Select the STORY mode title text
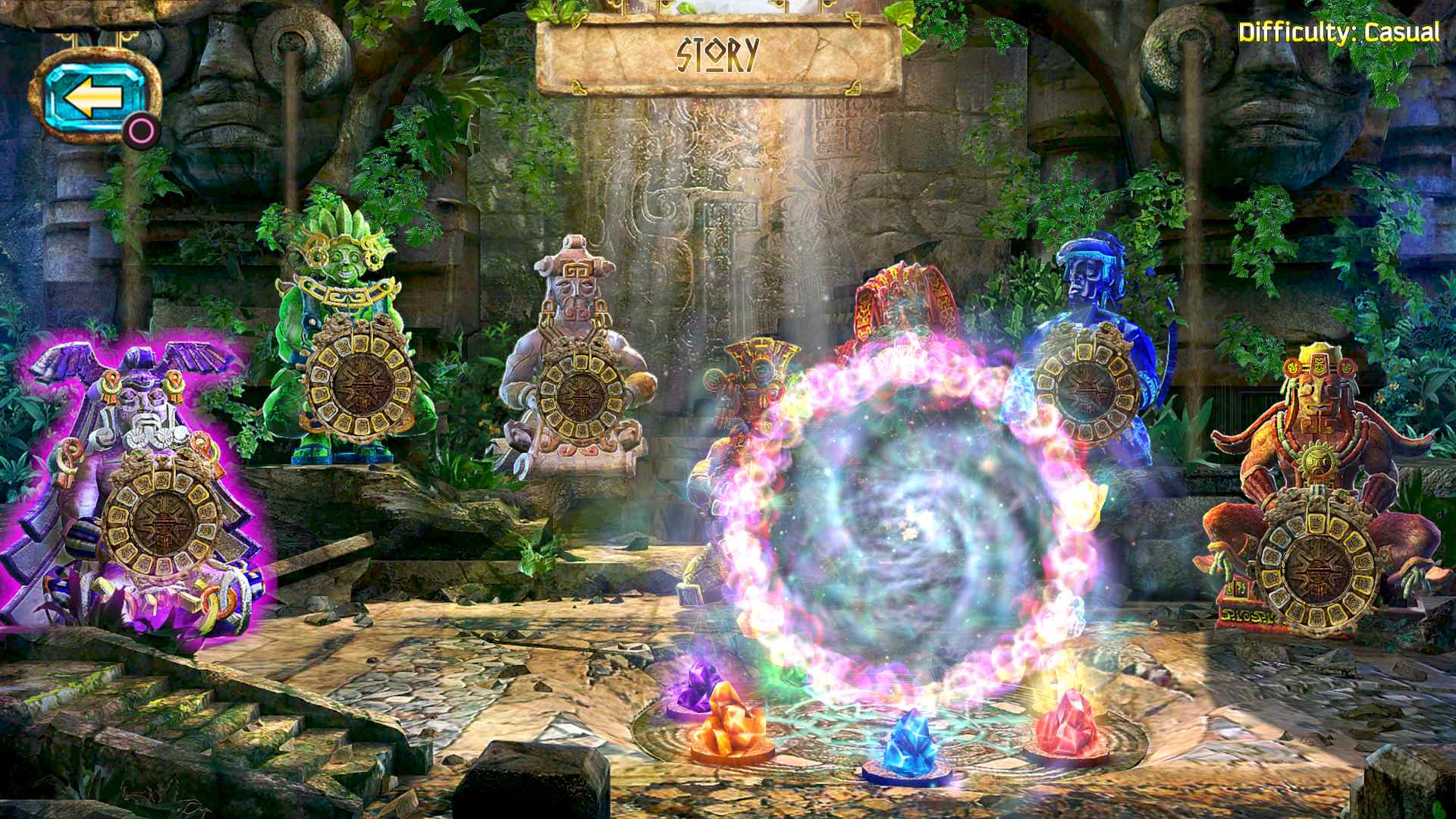 pos(717,52)
